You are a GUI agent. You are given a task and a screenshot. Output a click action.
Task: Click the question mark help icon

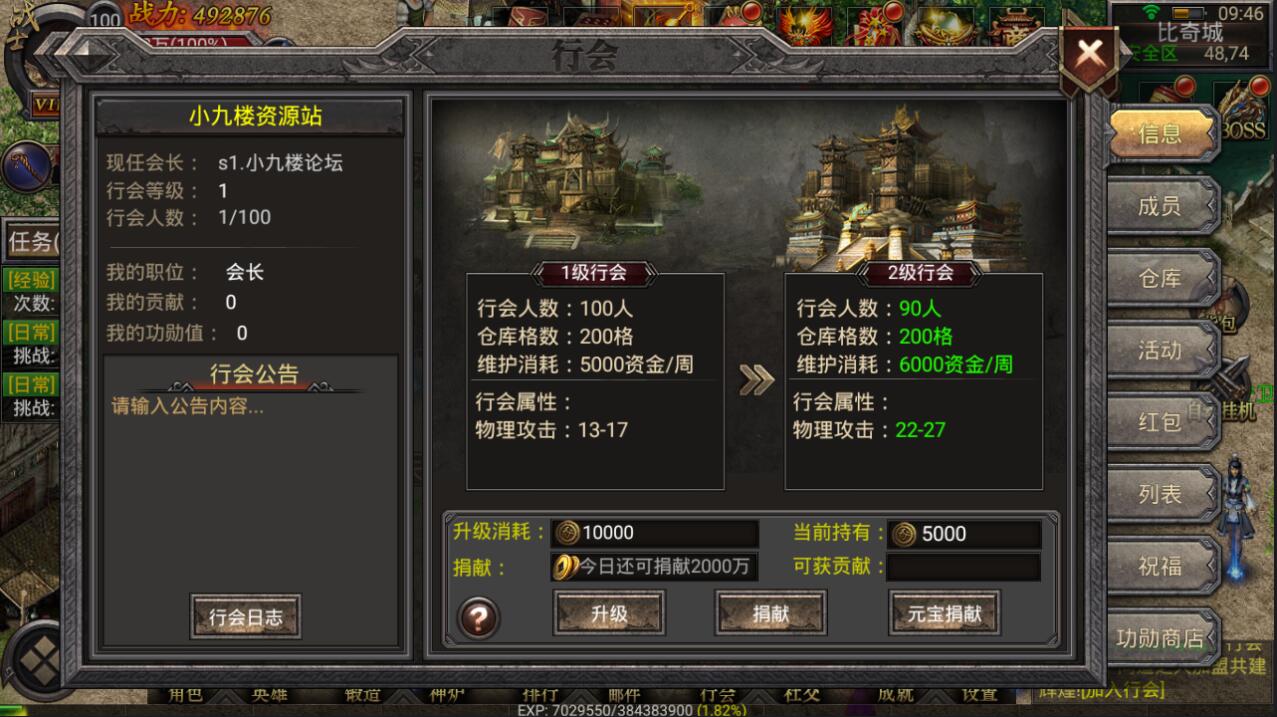tap(478, 618)
